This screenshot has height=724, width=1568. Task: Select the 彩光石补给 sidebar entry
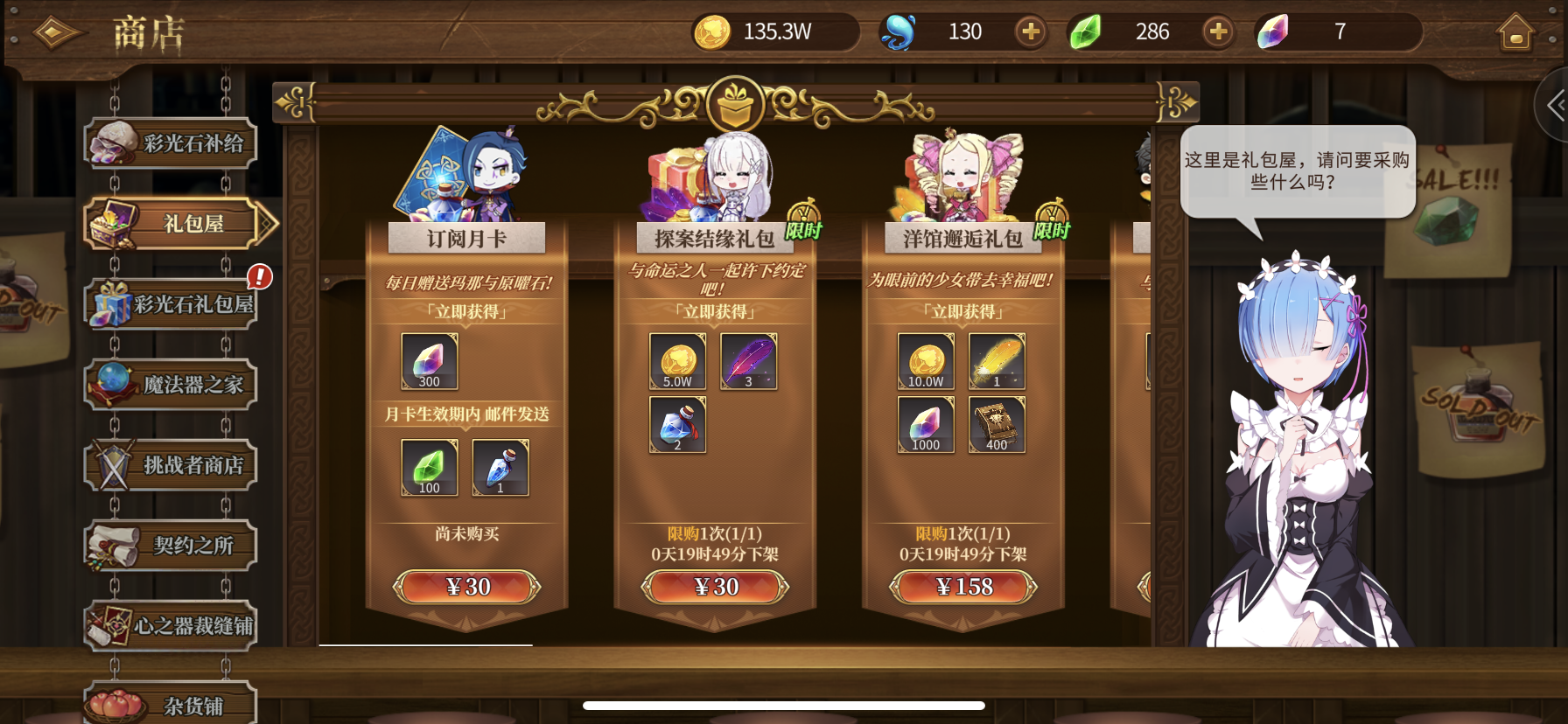pyautogui.click(x=171, y=143)
